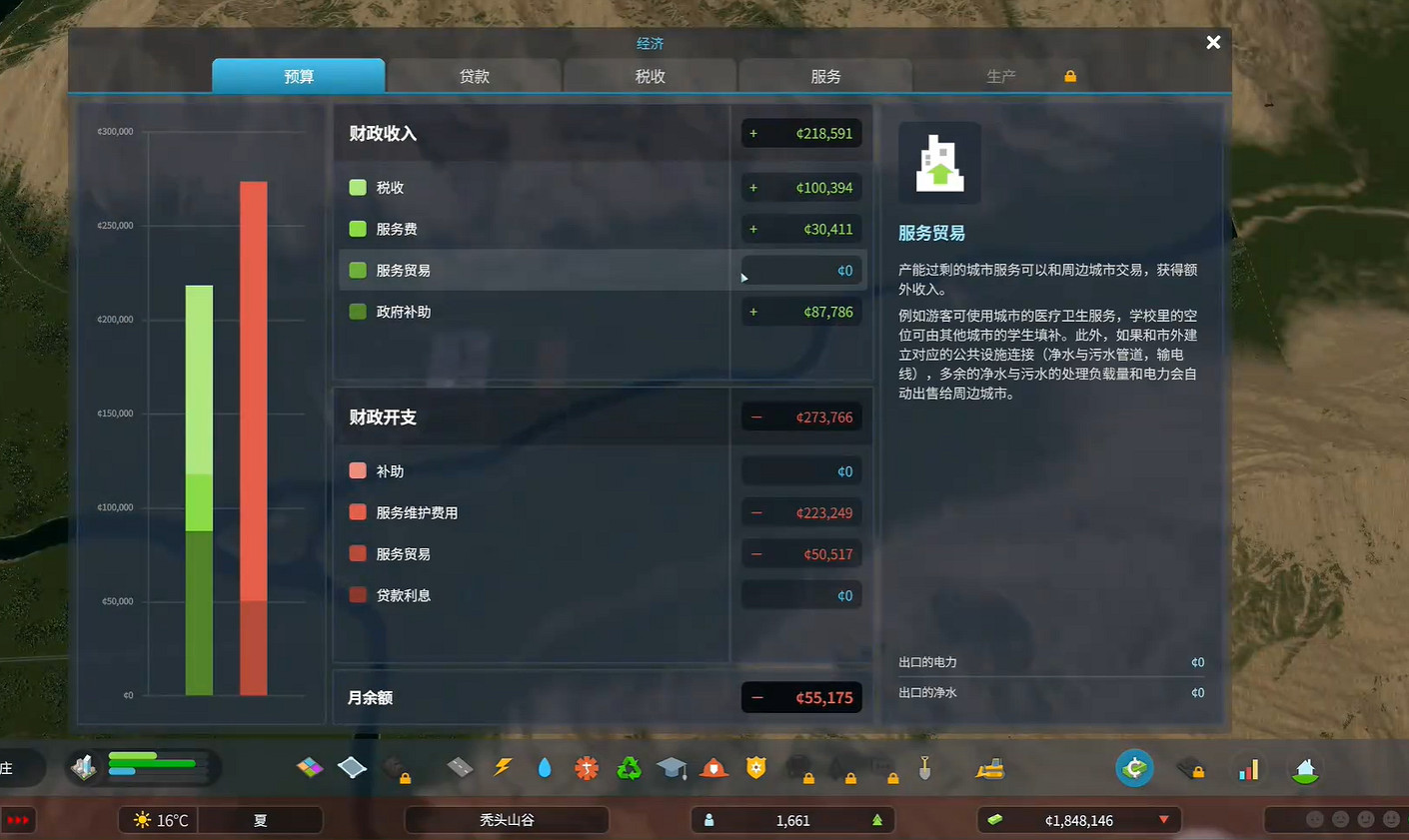Open the Education services menu
Screen dimensions: 1409x840
pyautogui.click(x=671, y=768)
